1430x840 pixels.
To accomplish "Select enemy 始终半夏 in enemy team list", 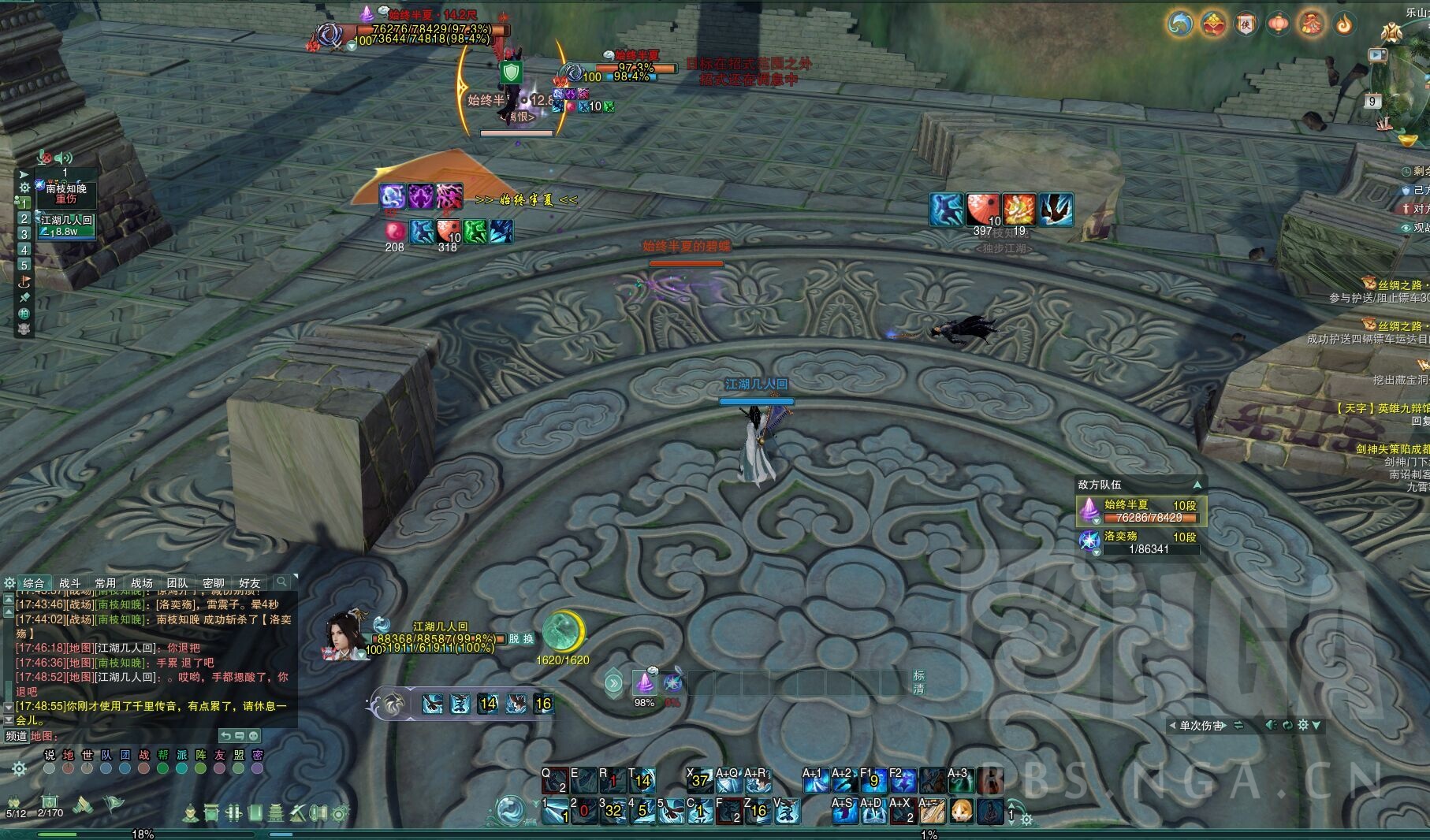I will tap(1141, 511).
